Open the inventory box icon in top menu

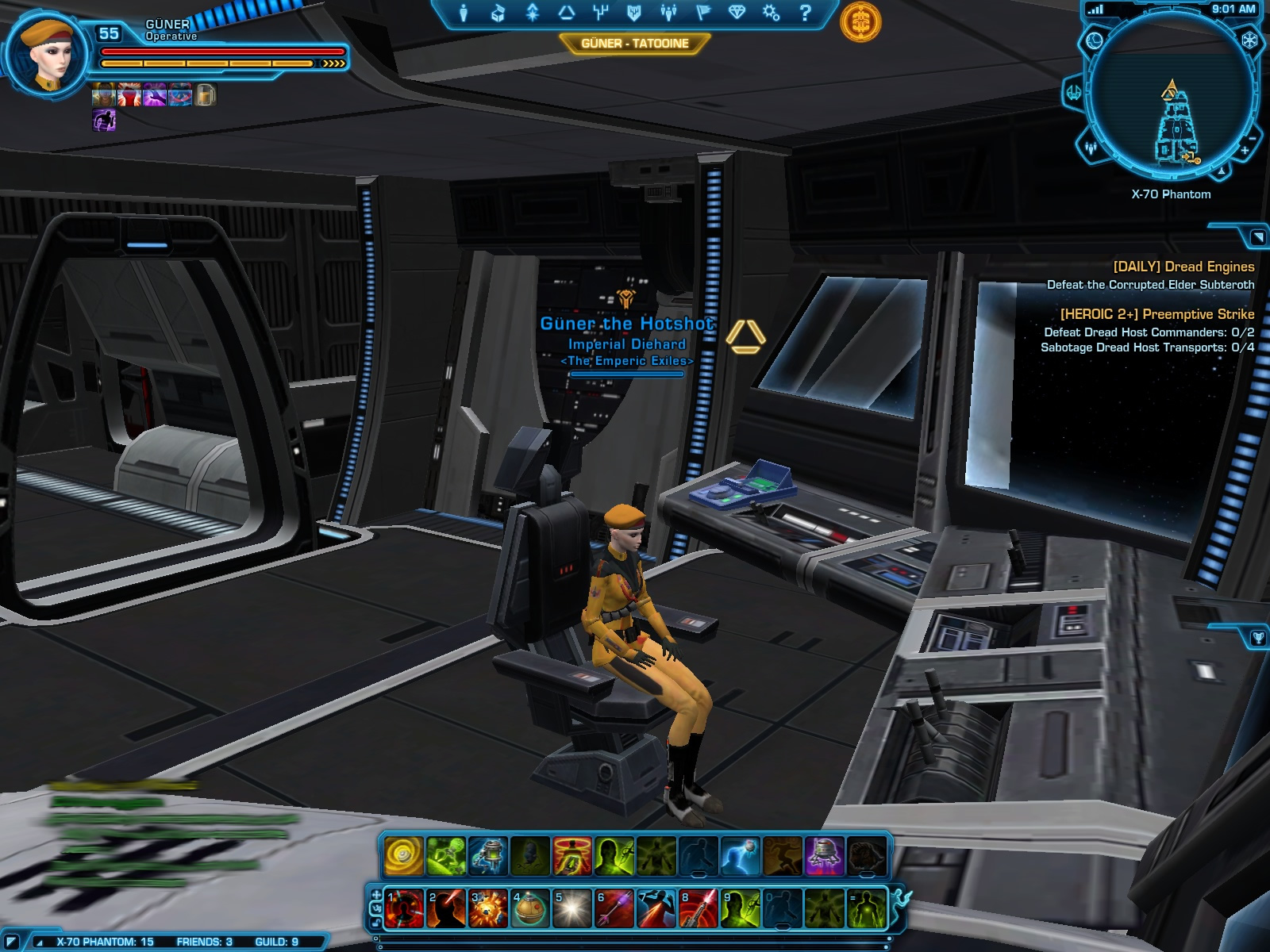click(x=498, y=13)
